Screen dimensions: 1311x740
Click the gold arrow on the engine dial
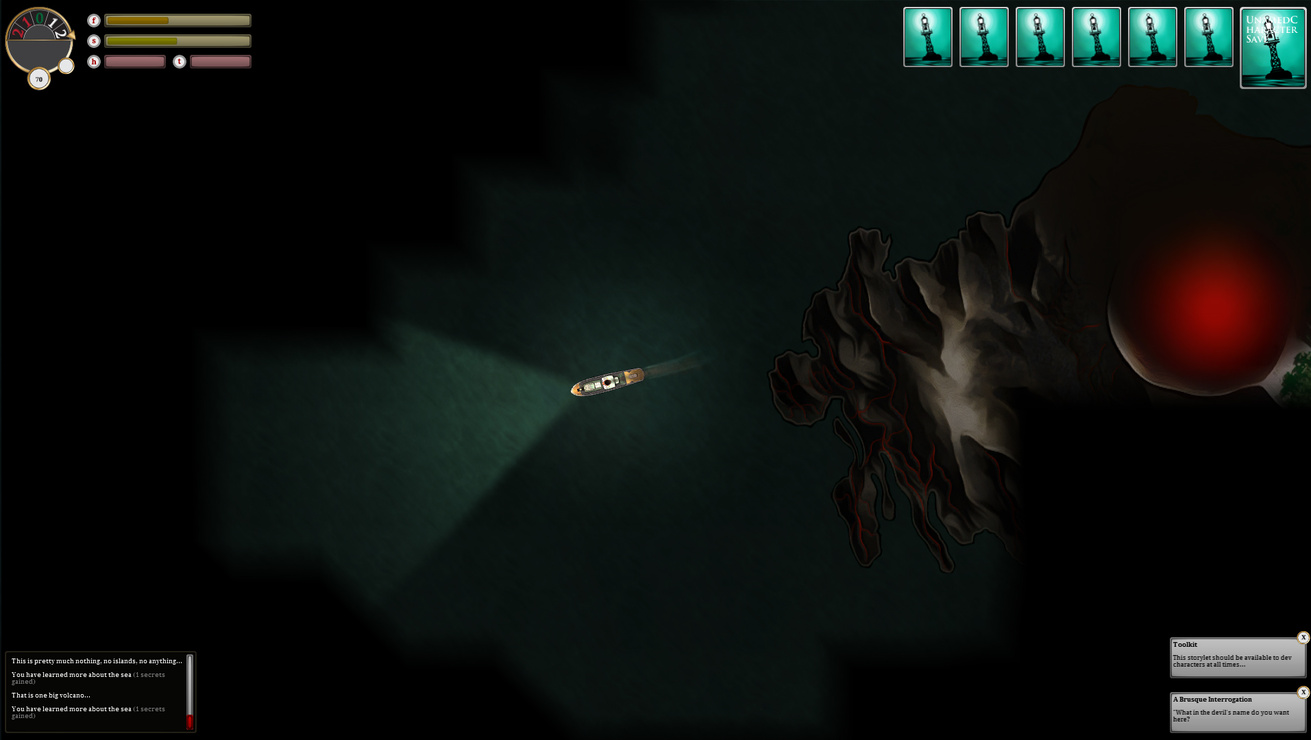coord(70,34)
